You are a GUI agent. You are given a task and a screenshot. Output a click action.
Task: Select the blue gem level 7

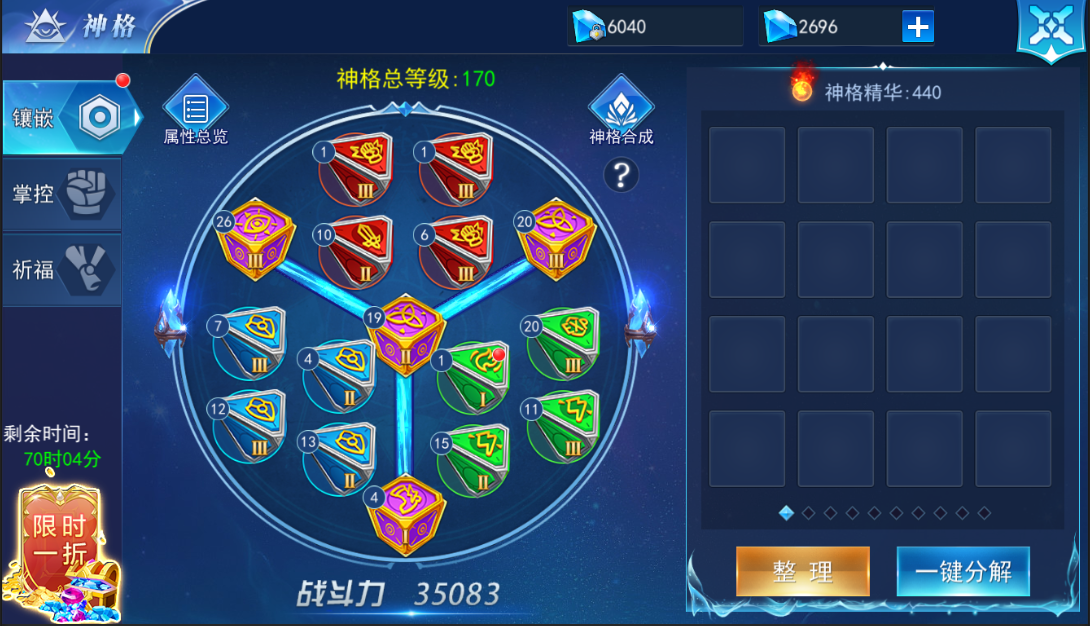pyautogui.click(x=250, y=343)
